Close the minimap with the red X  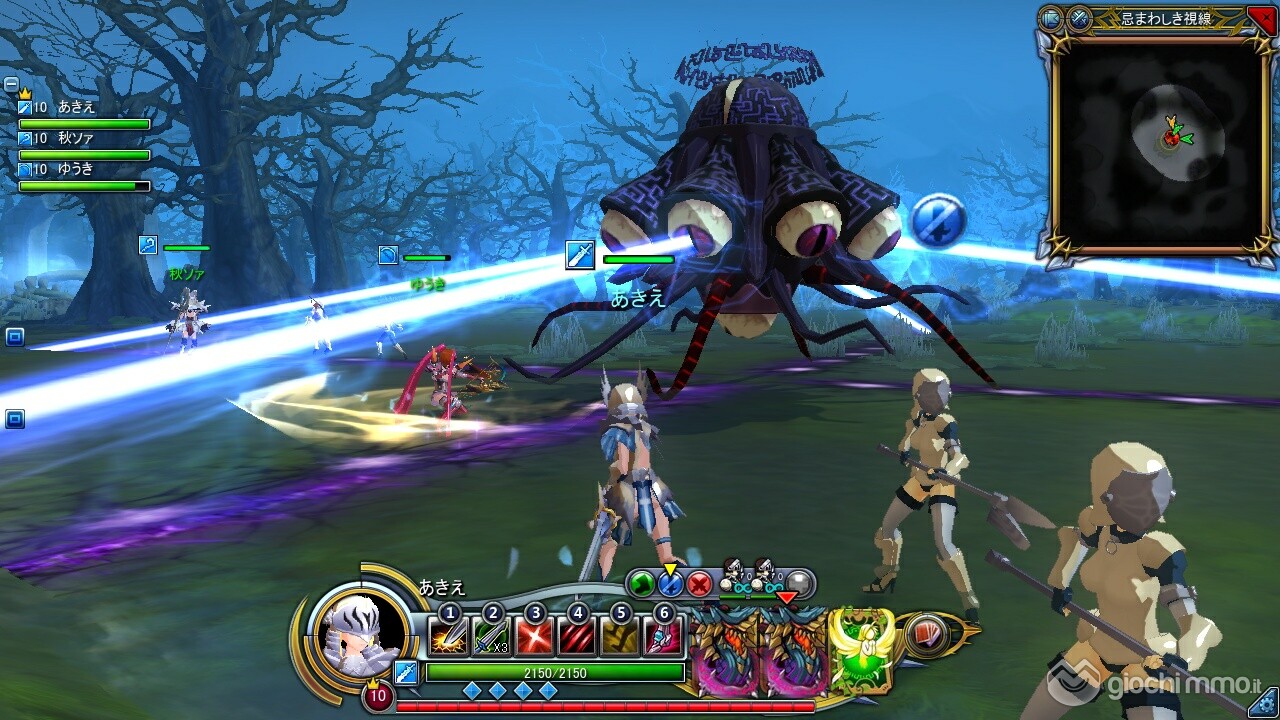point(1262,18)
